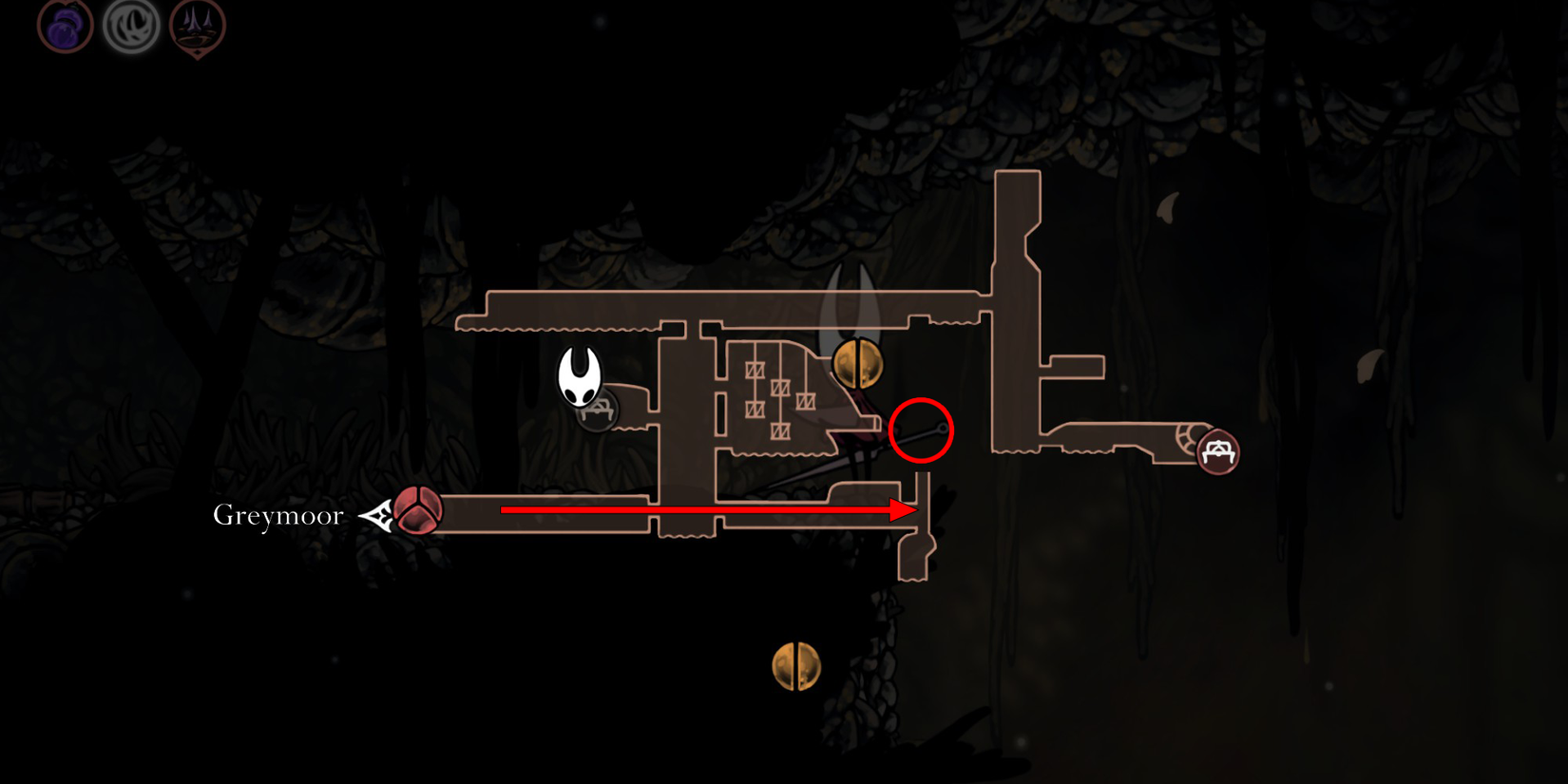
Task: Click the Greymoor exit arrow symbol beside the label
Action: (x=378, y=513)
